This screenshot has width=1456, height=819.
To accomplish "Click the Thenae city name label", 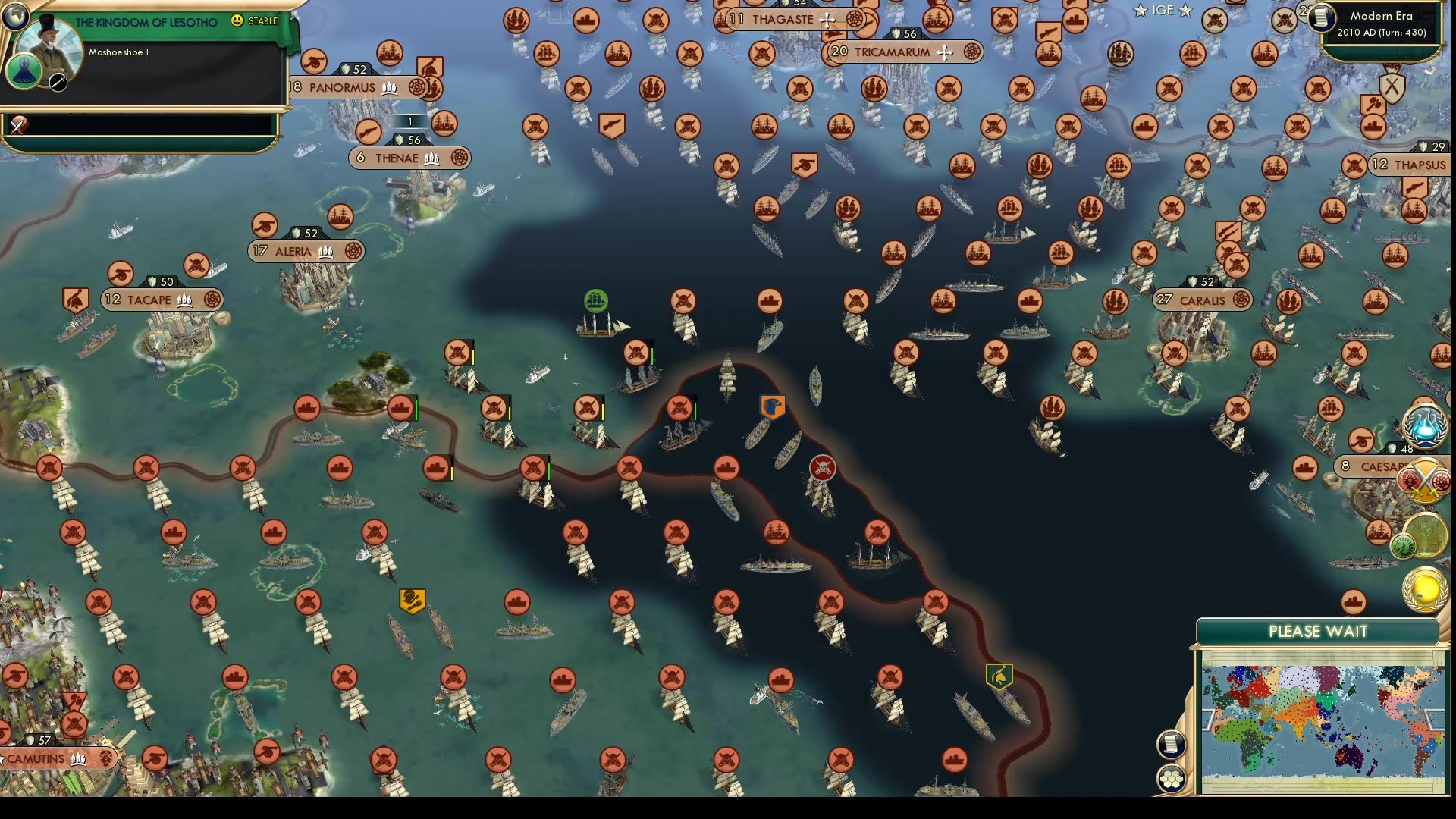I will 397,158.
